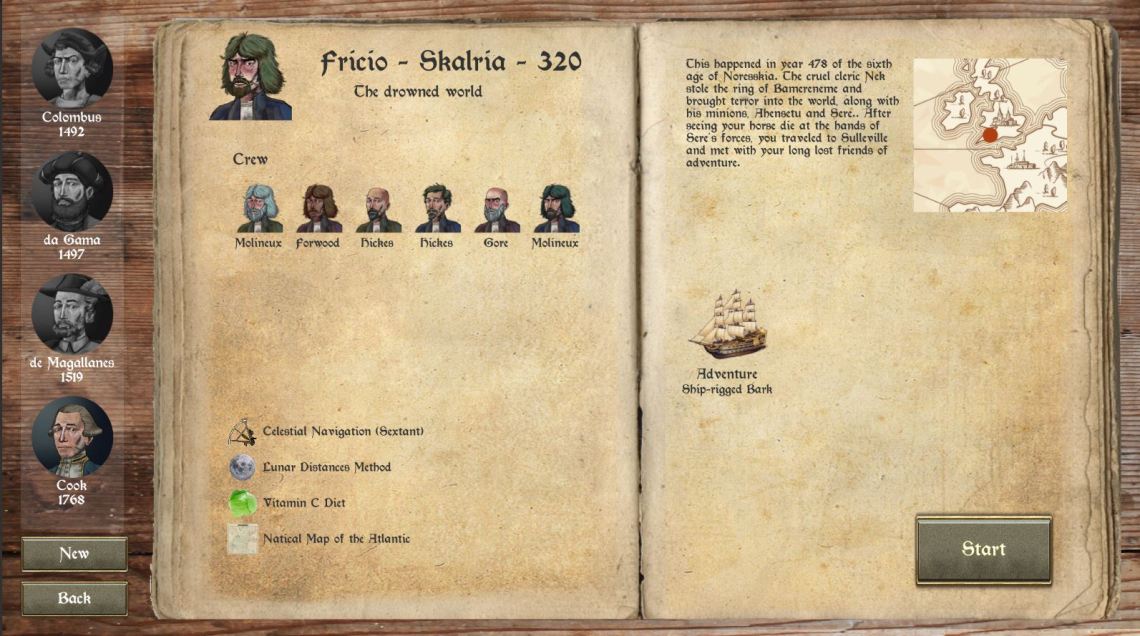1140x636 pixels.
Task: Click captain Fricio's large portrait
Action: tap(251, 77)
